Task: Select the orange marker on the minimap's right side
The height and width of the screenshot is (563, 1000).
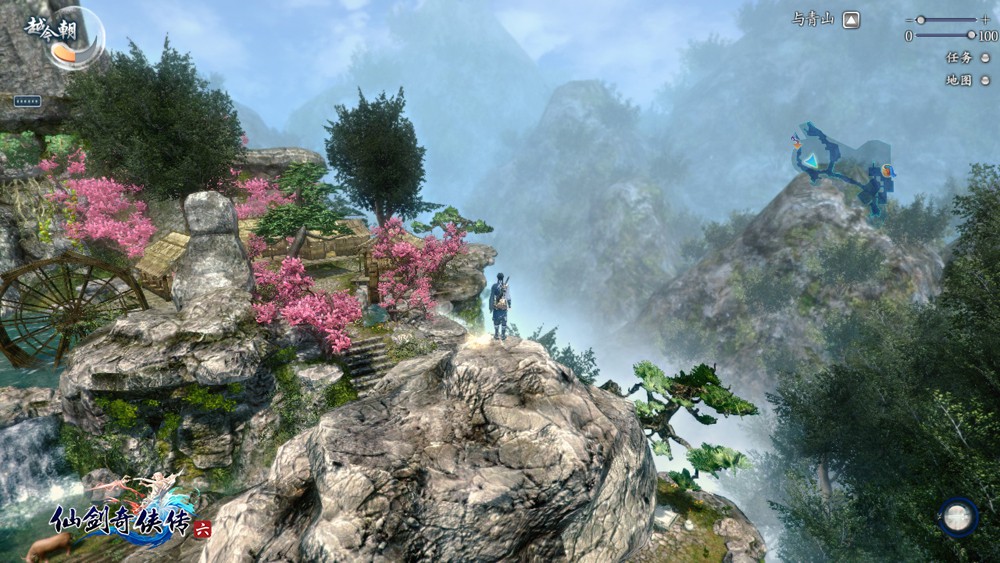Action: point(887,168)
